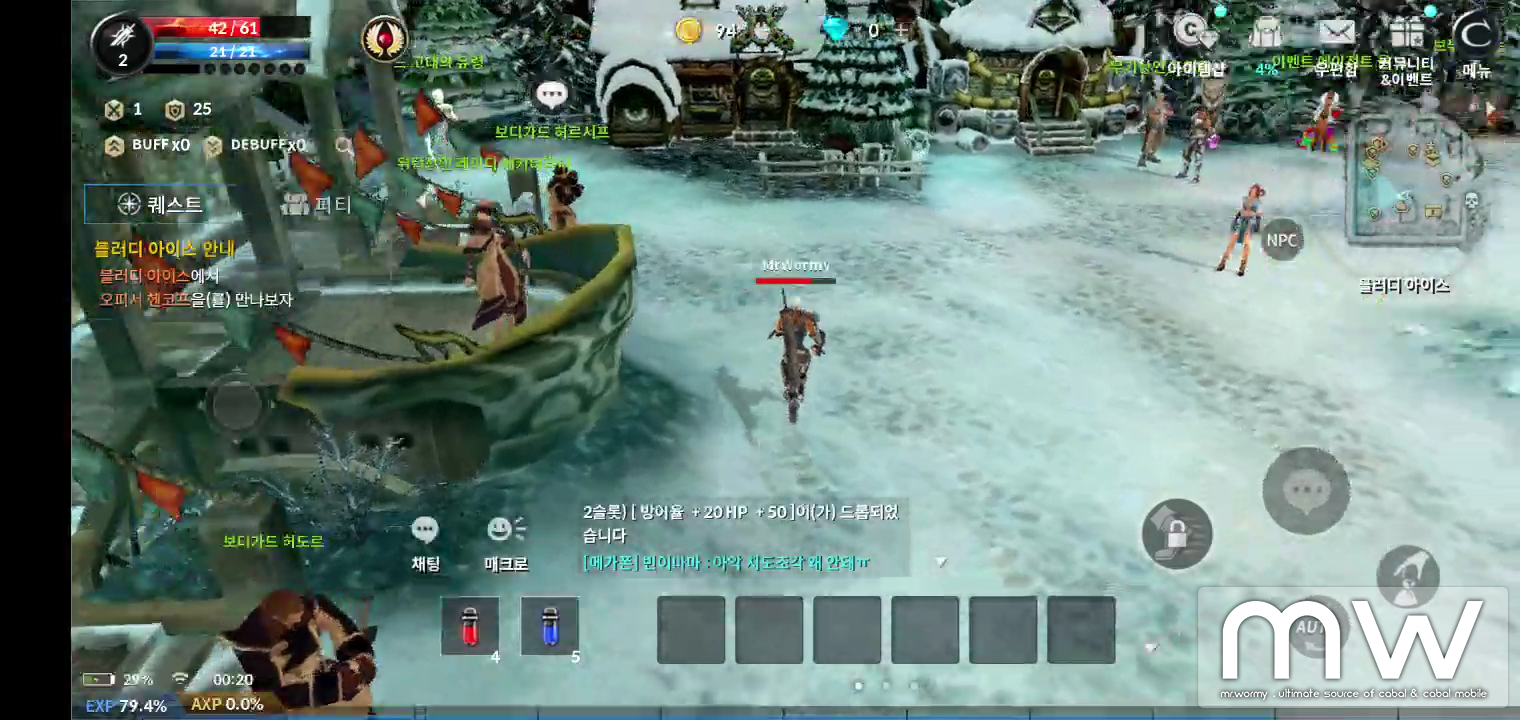Screen dimensions: 1520x720
Task: Open the 채팅 chat button
Action: (425, 542)
